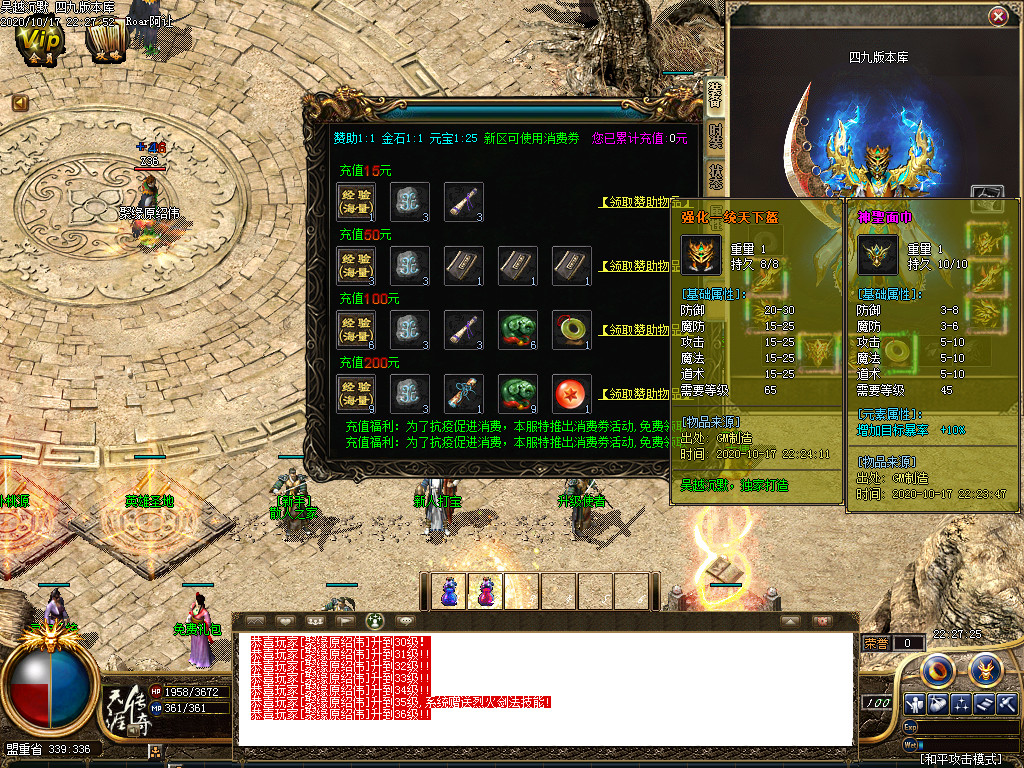The width and height of the screenshot is (1024, 768).
Task: Collapse the left side arrow button
Action: (x=20, y=103)
